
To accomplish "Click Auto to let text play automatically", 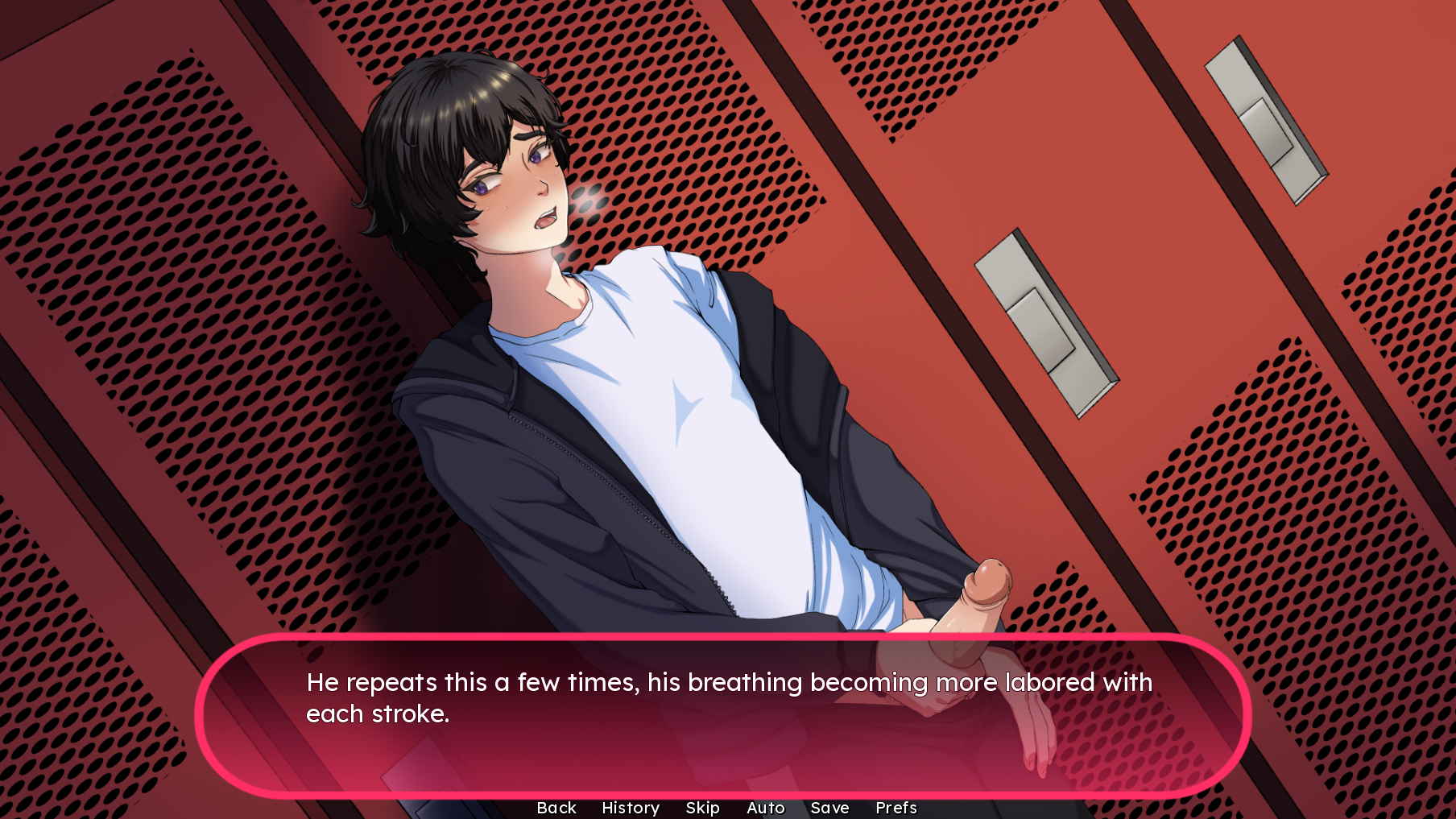I will (765, 808).
